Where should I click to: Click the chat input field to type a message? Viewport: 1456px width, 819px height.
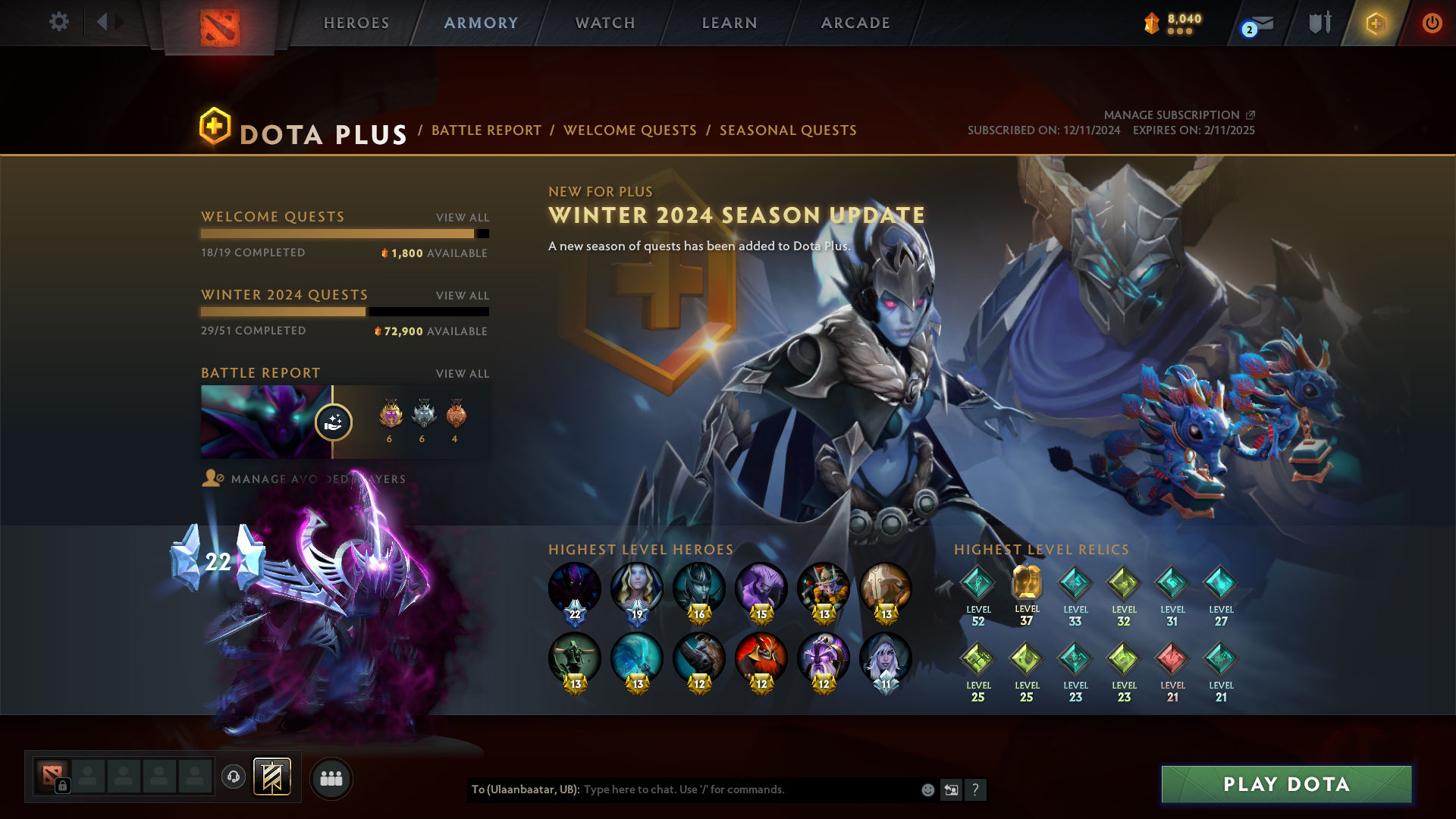pos(720,789)
